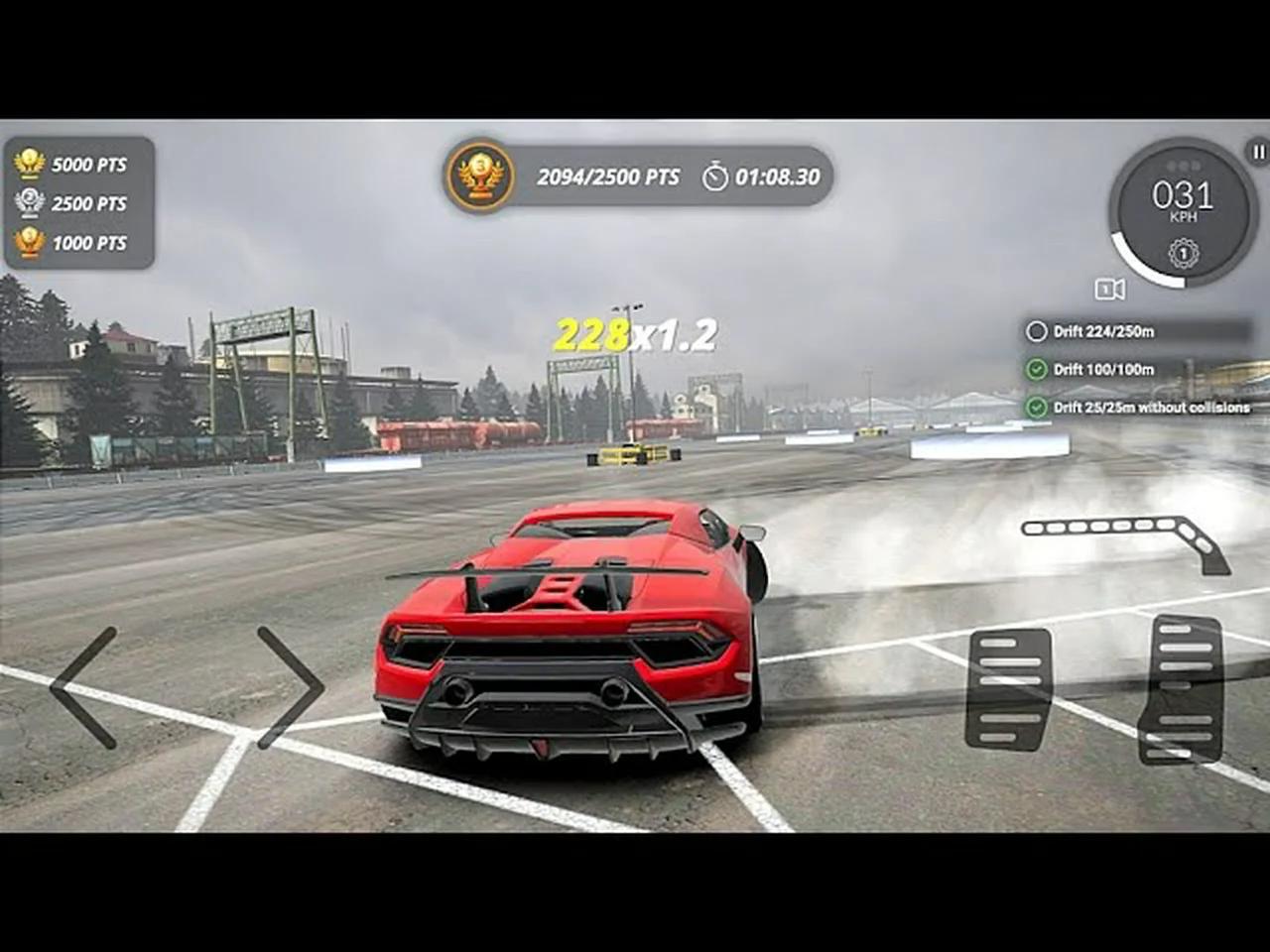Click the gold trophy for 5000 PTS

(28, 166)
